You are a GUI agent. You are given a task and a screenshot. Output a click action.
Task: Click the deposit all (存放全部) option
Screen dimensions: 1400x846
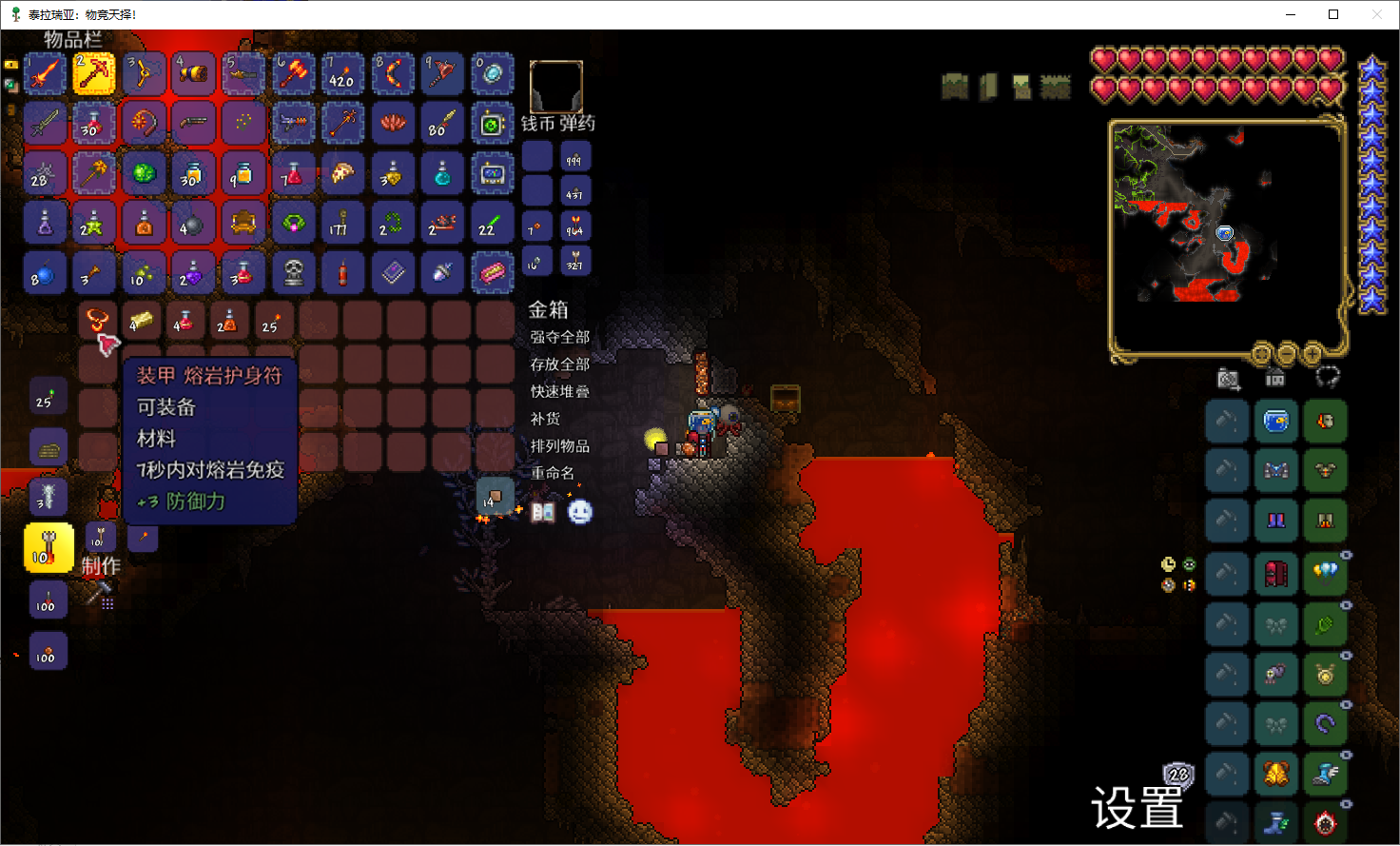(560, 364)
